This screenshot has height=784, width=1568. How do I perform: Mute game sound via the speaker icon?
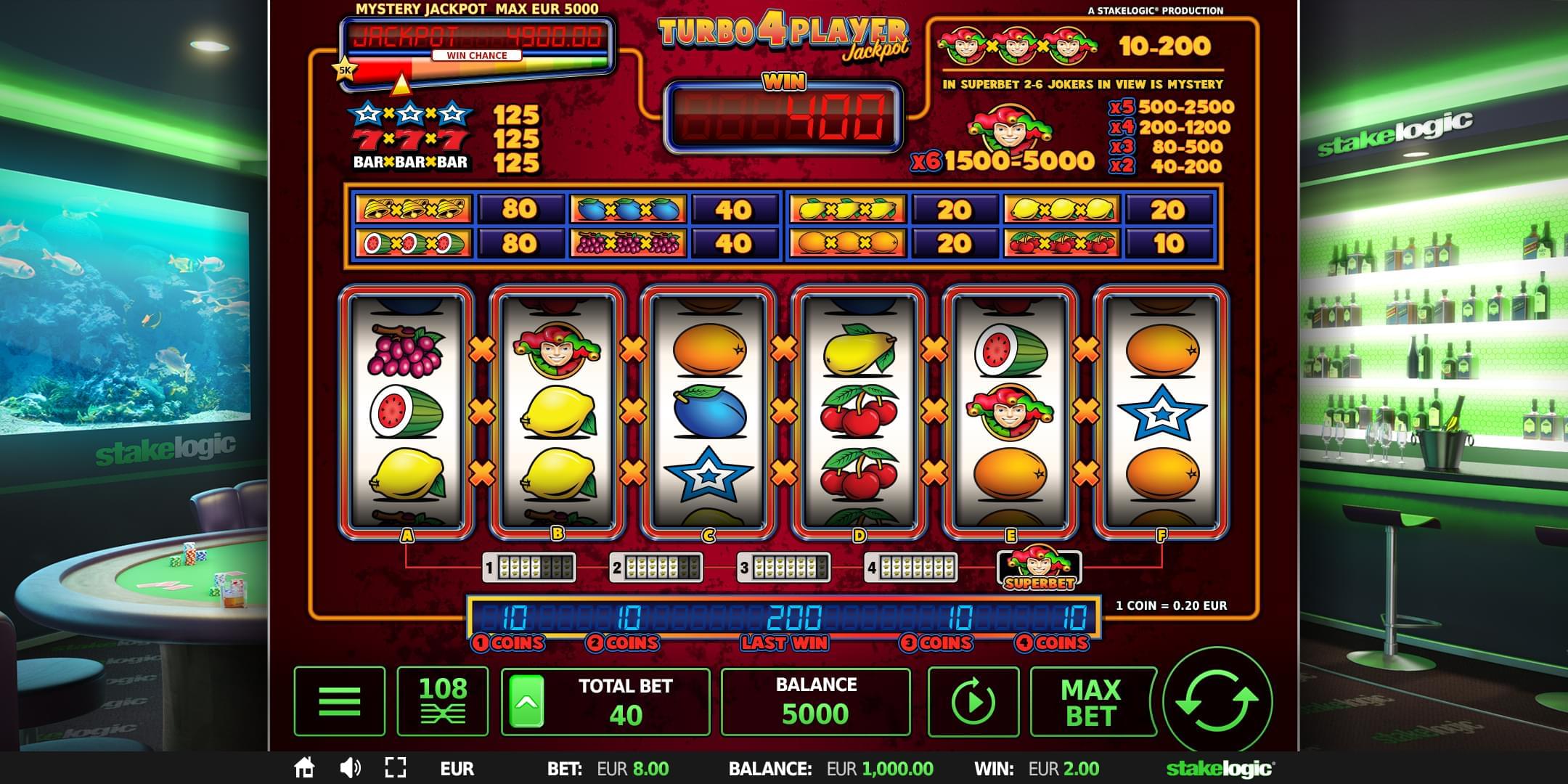[351, 767]
